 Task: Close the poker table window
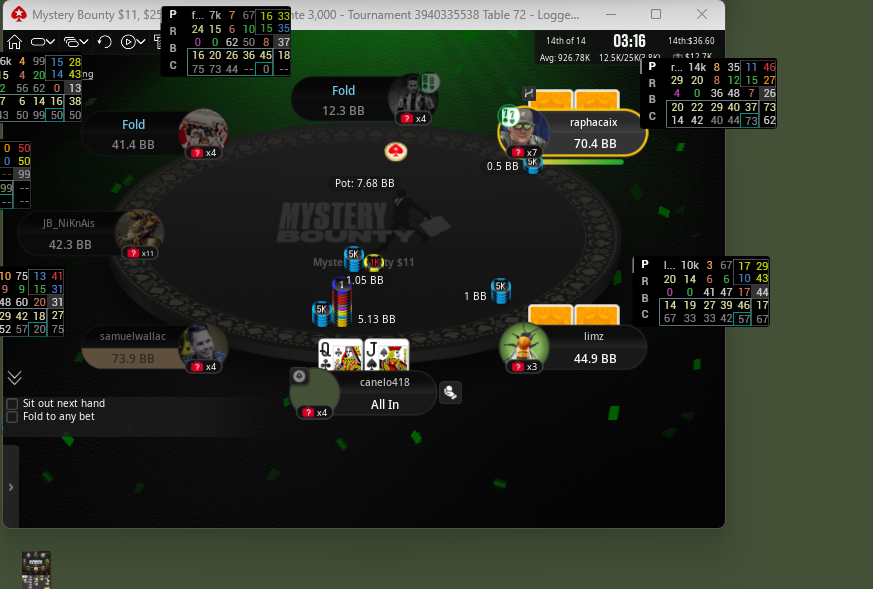703,14
